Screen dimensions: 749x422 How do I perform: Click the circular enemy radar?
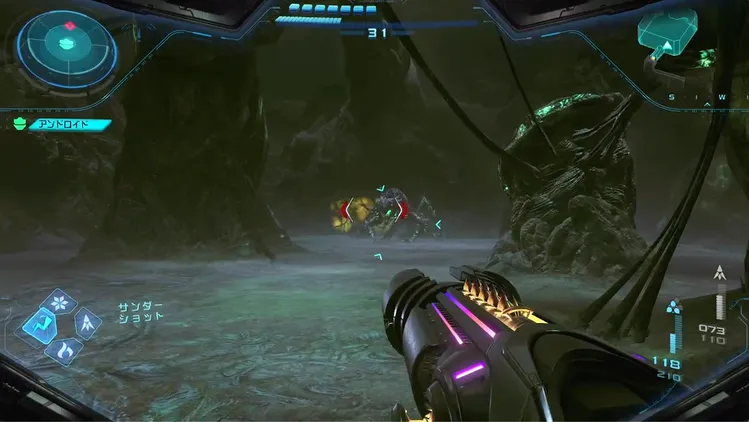click(x=68, y=45)
